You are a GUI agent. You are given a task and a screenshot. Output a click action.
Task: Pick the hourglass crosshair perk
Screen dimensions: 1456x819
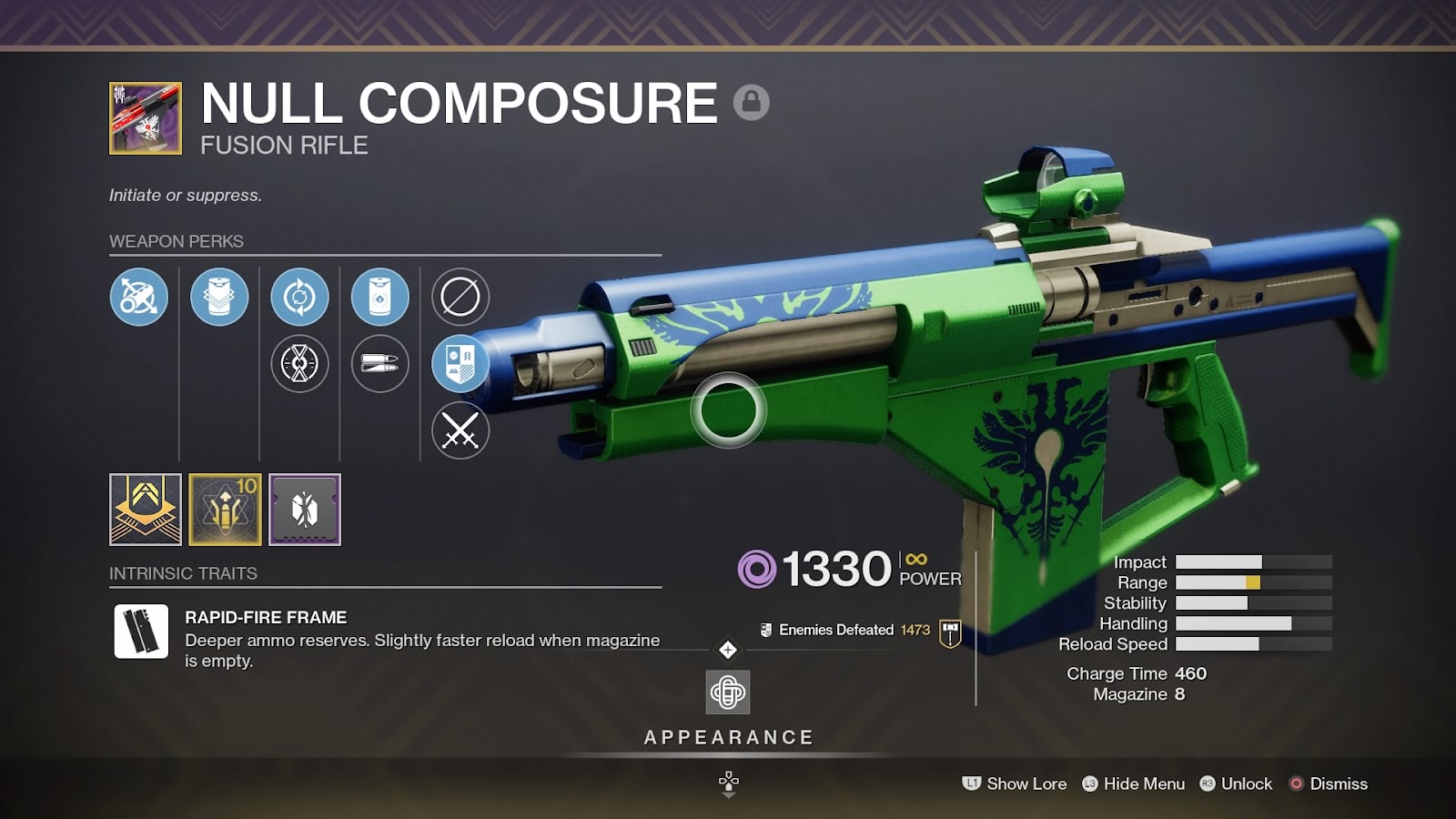(x=299, y=364)
